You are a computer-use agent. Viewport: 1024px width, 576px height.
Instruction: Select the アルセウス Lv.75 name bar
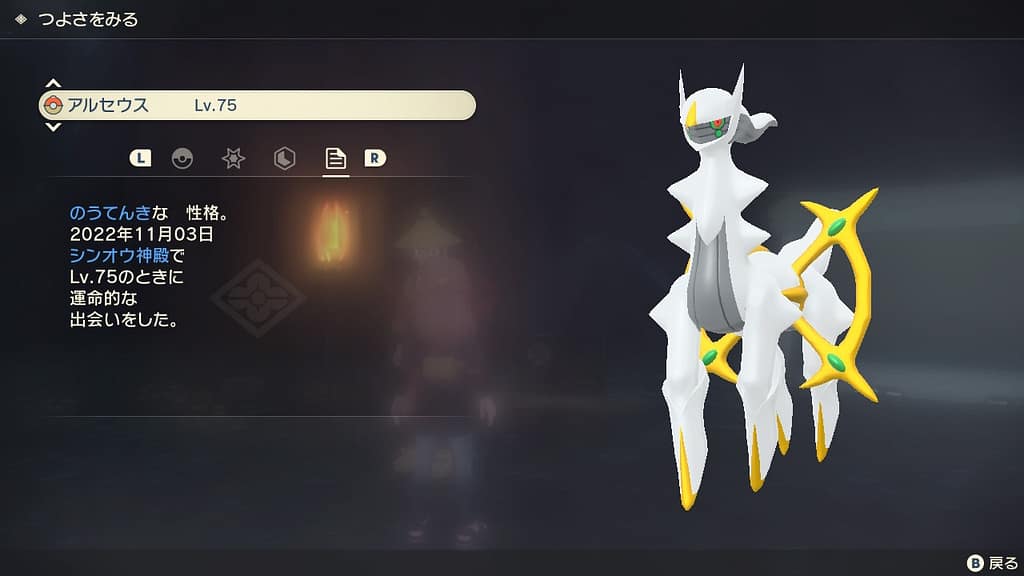(256, 105)
